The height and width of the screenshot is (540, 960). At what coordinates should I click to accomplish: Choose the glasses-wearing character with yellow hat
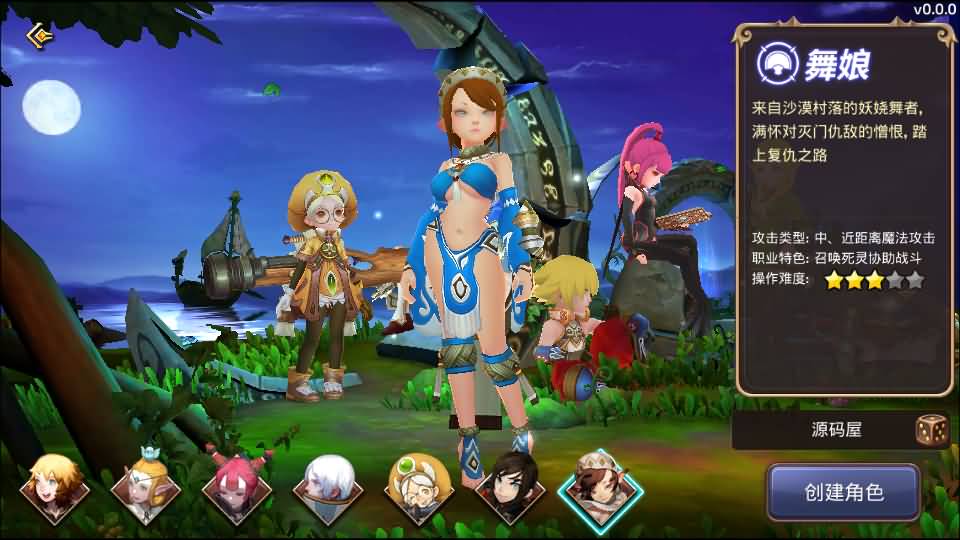click(419, 487)
